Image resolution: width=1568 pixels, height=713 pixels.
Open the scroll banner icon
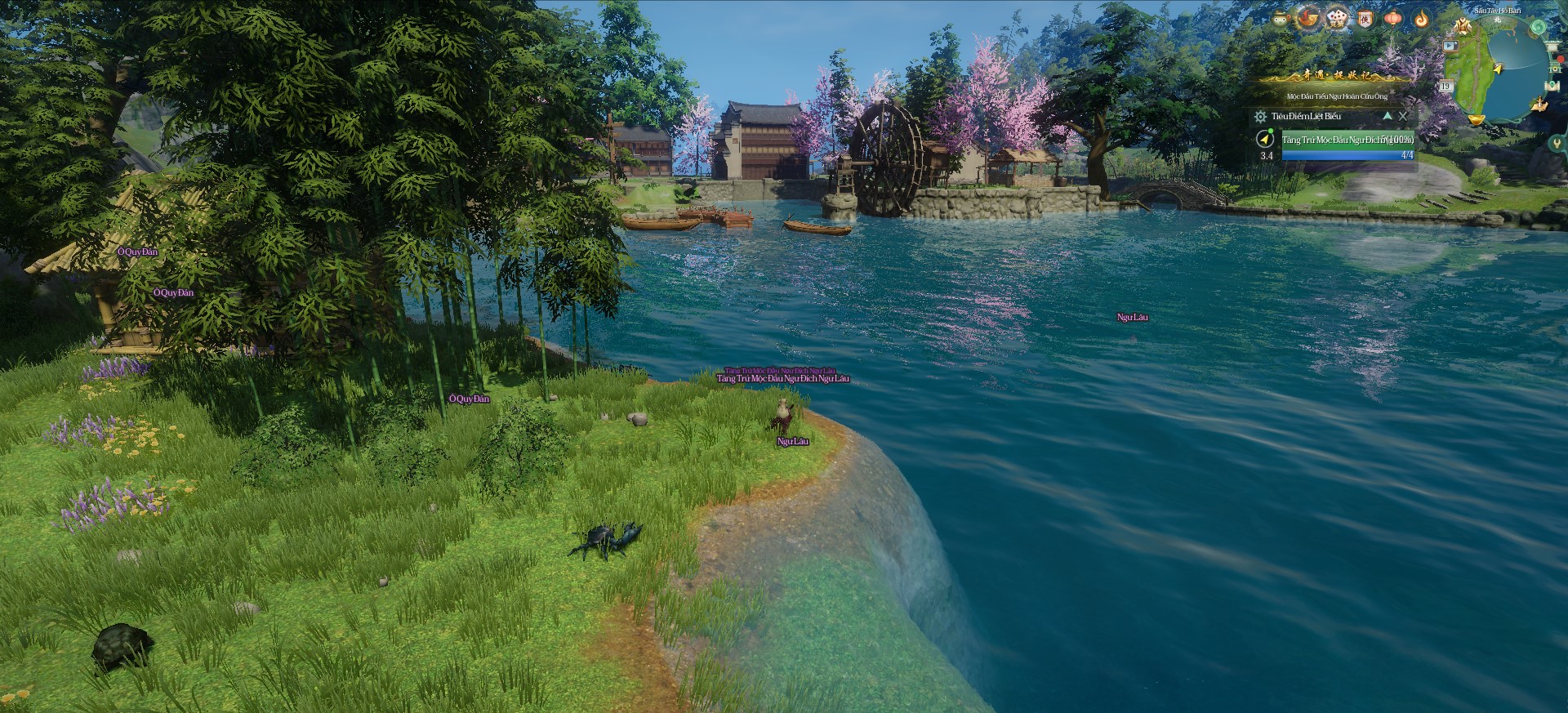coord(1365,18)
